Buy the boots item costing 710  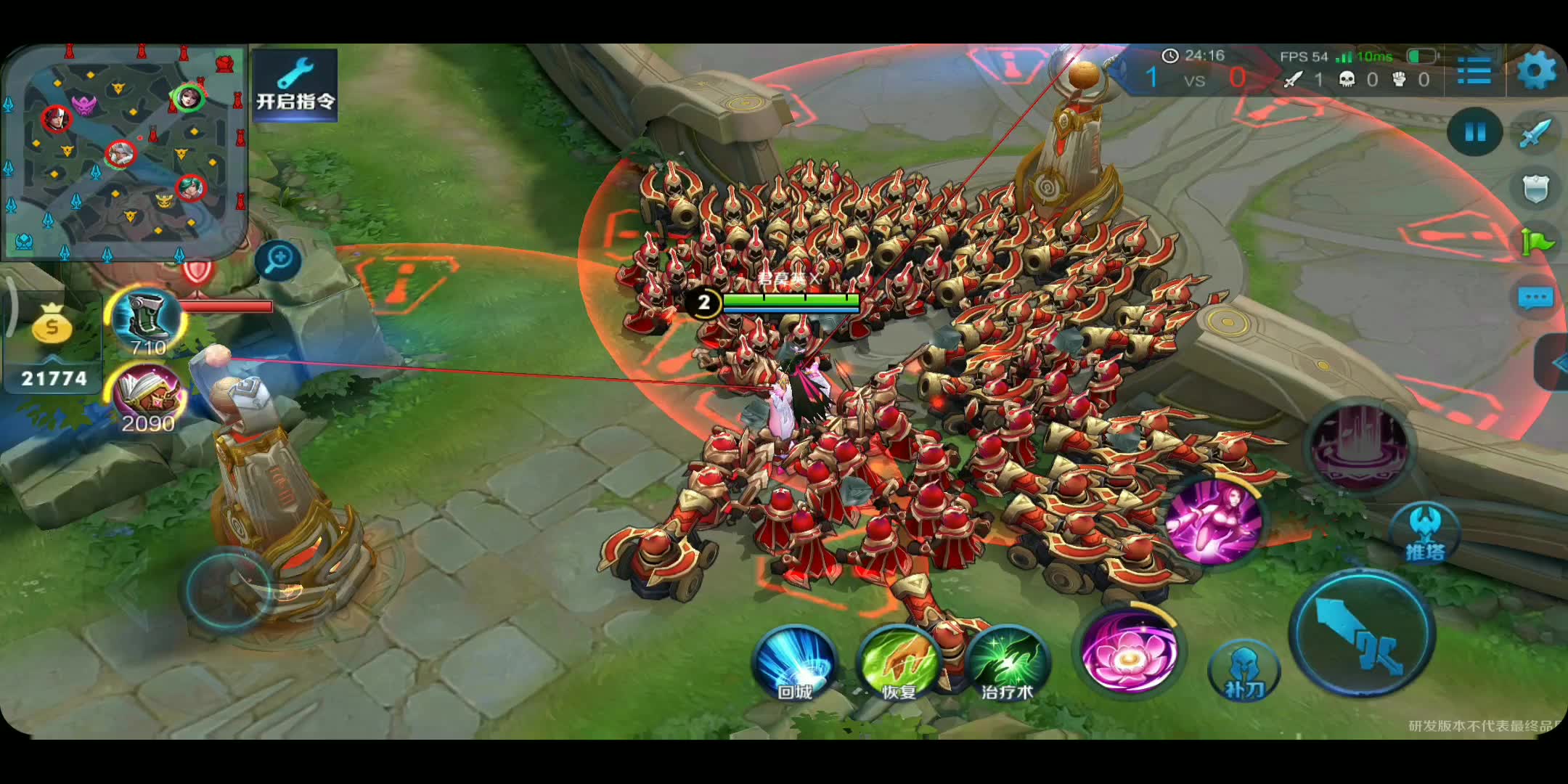147,320
